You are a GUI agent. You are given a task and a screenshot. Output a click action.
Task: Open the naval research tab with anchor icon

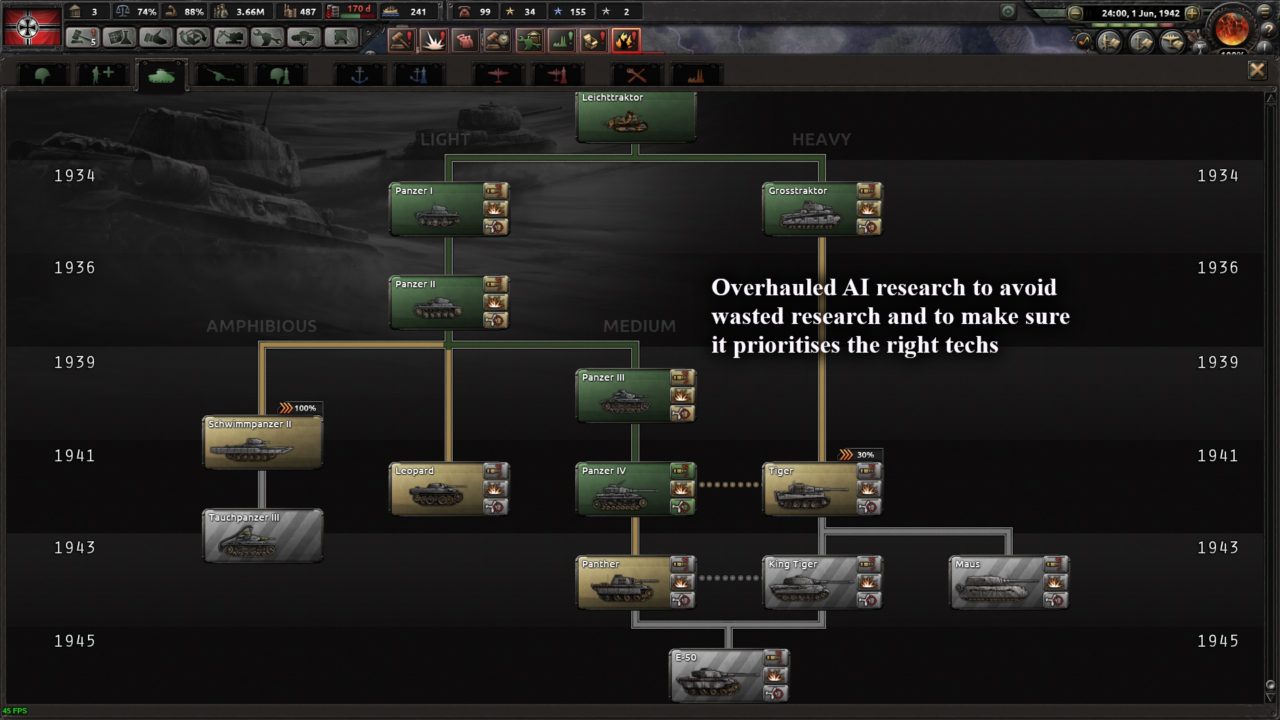click(x=358, y=73)
